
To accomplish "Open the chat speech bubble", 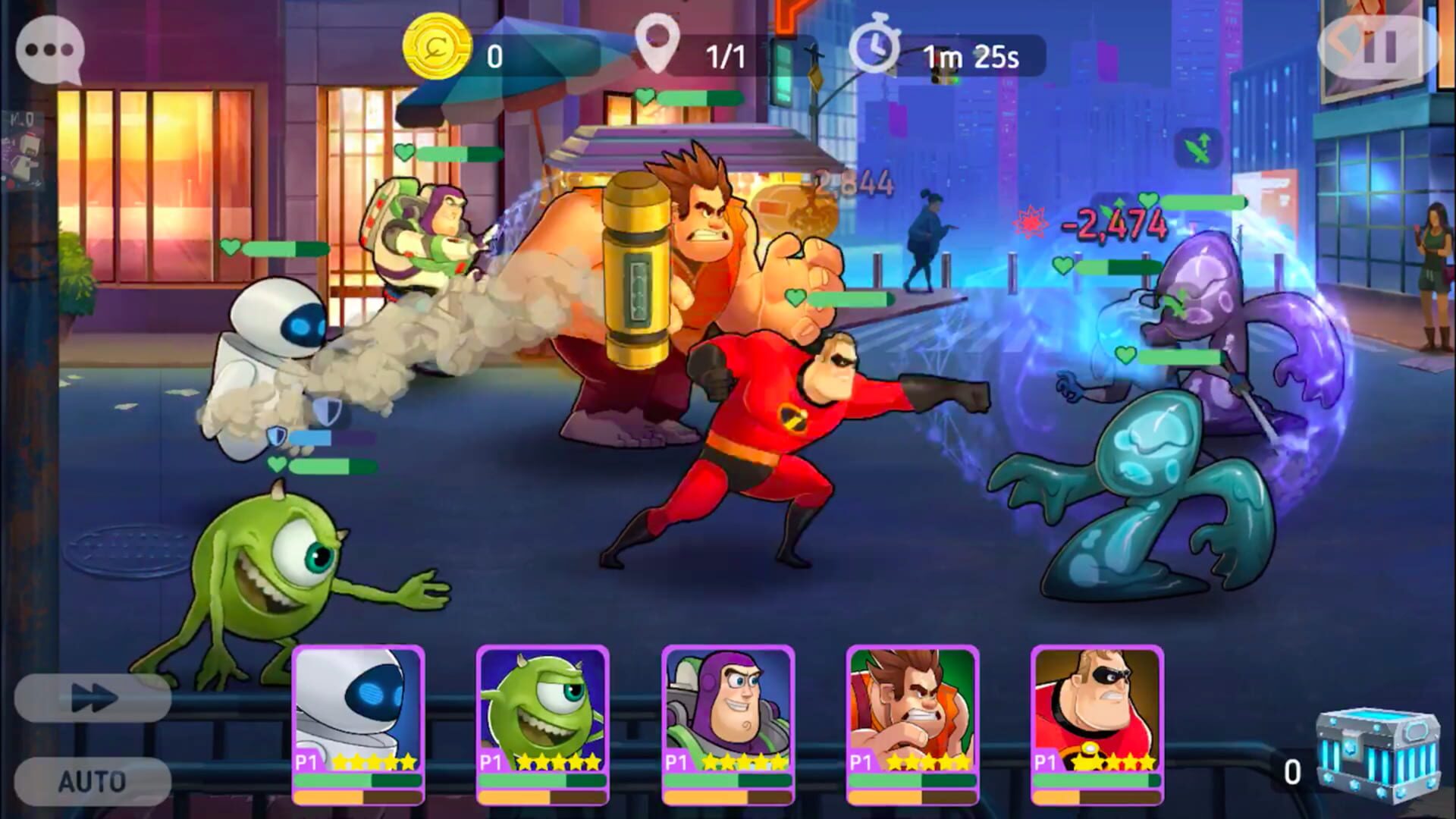I will pos(50,50).
